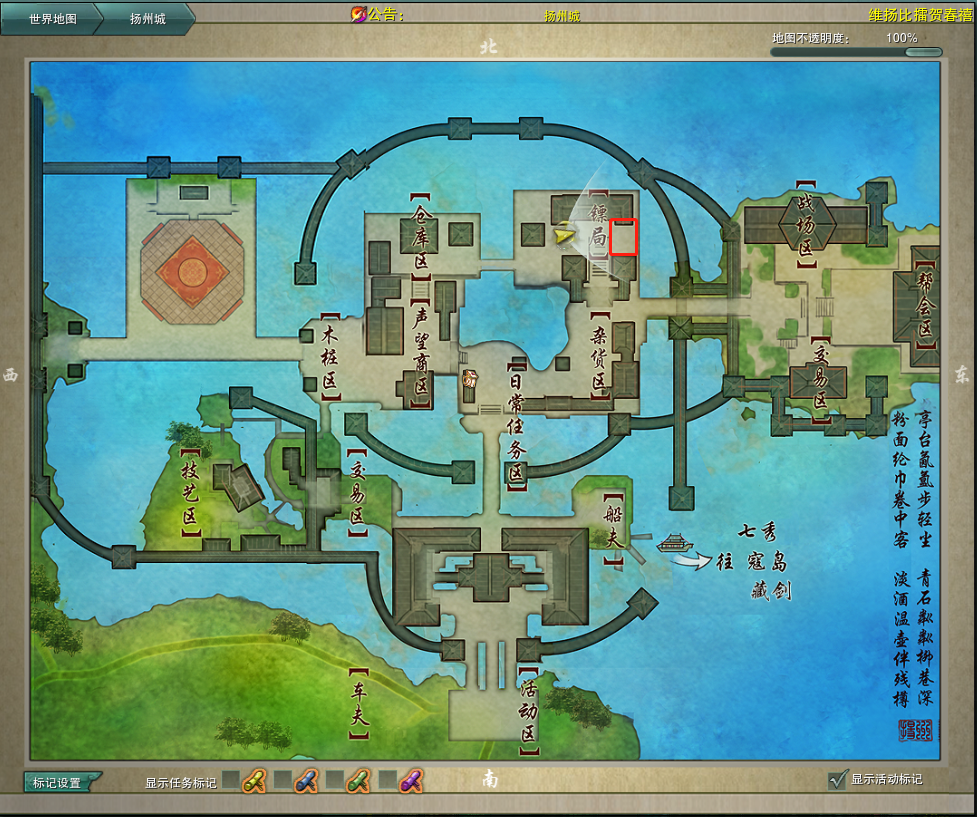Click the 技艺区 crafting area label
This screenshot has height=817, width=977.
[190, 491]
